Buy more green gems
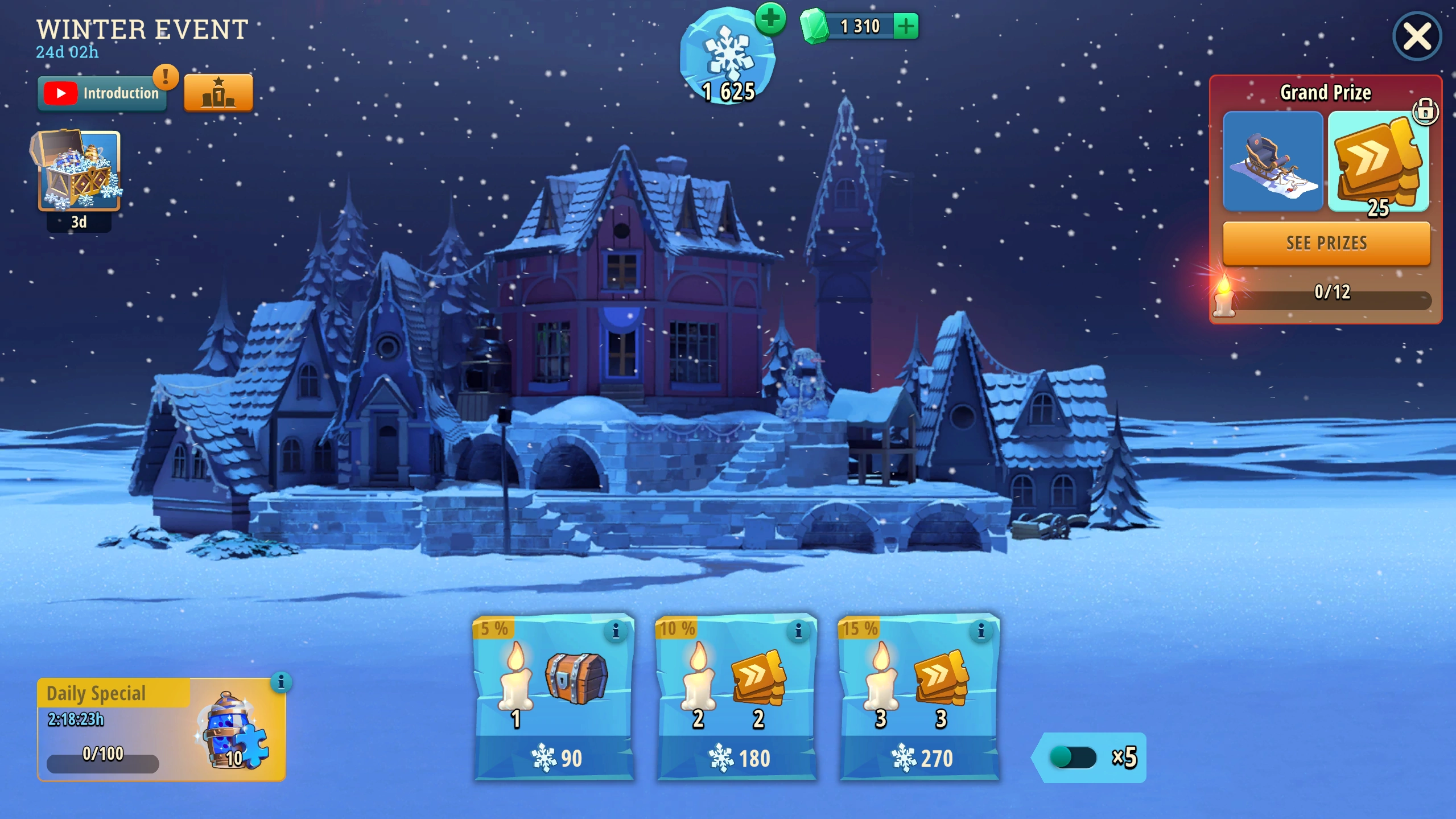The image size is (1456, 819). coord(905,26)
